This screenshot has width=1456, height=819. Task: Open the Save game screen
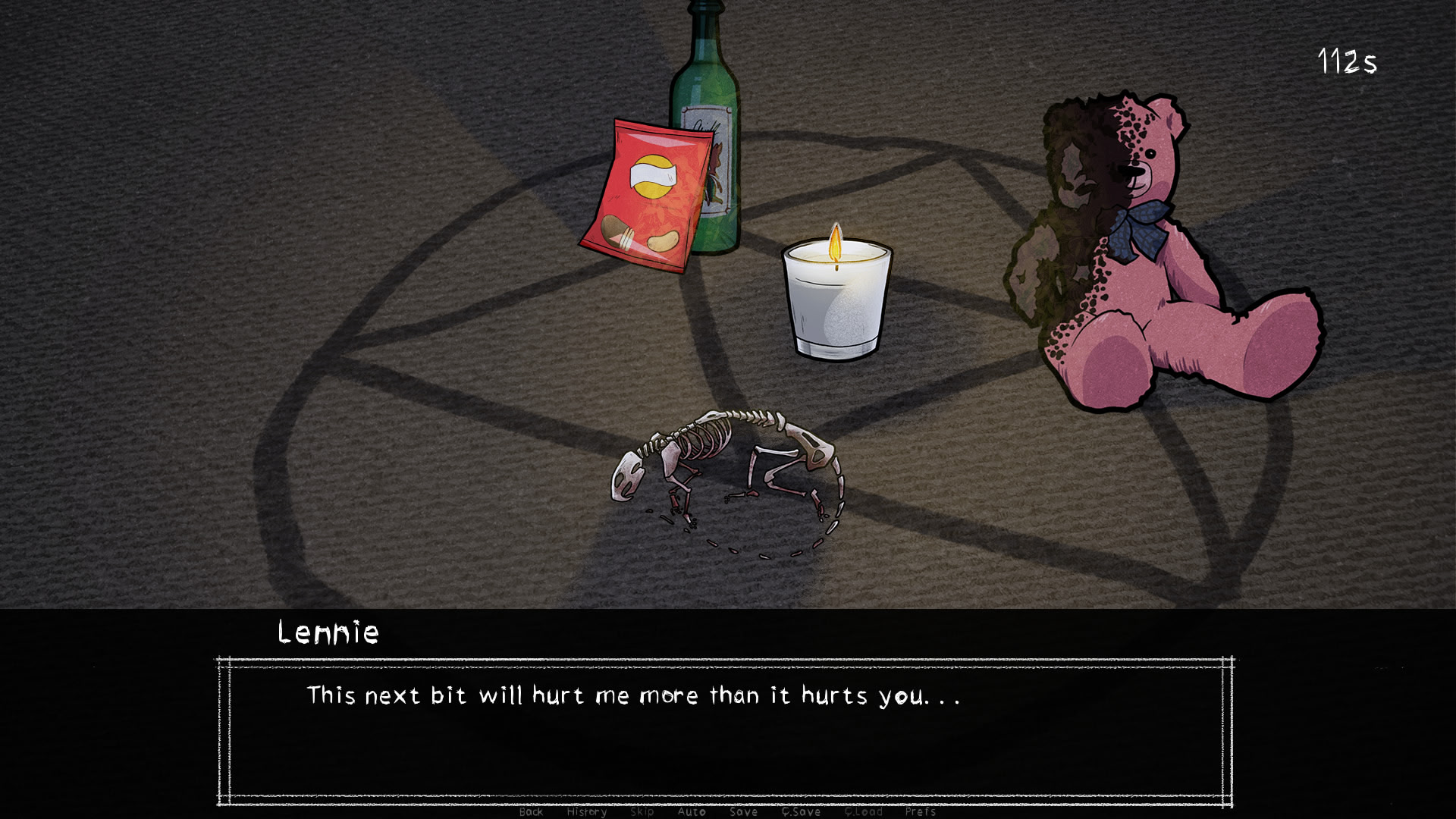pyautogui.click(x=743, y=811)
